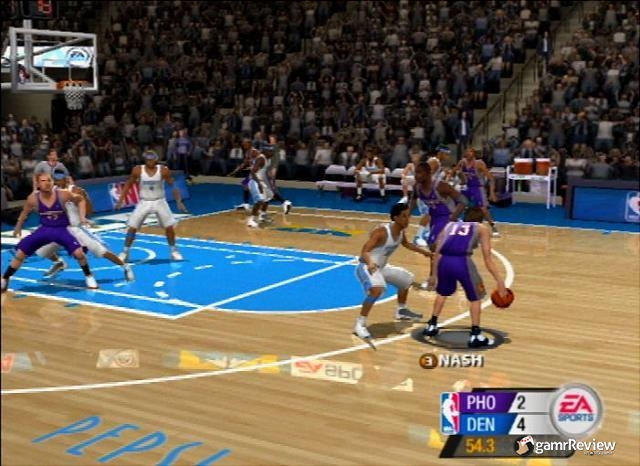Open the gamrReview watermark link
Screen dimensions: 640x466
point(565,446)
